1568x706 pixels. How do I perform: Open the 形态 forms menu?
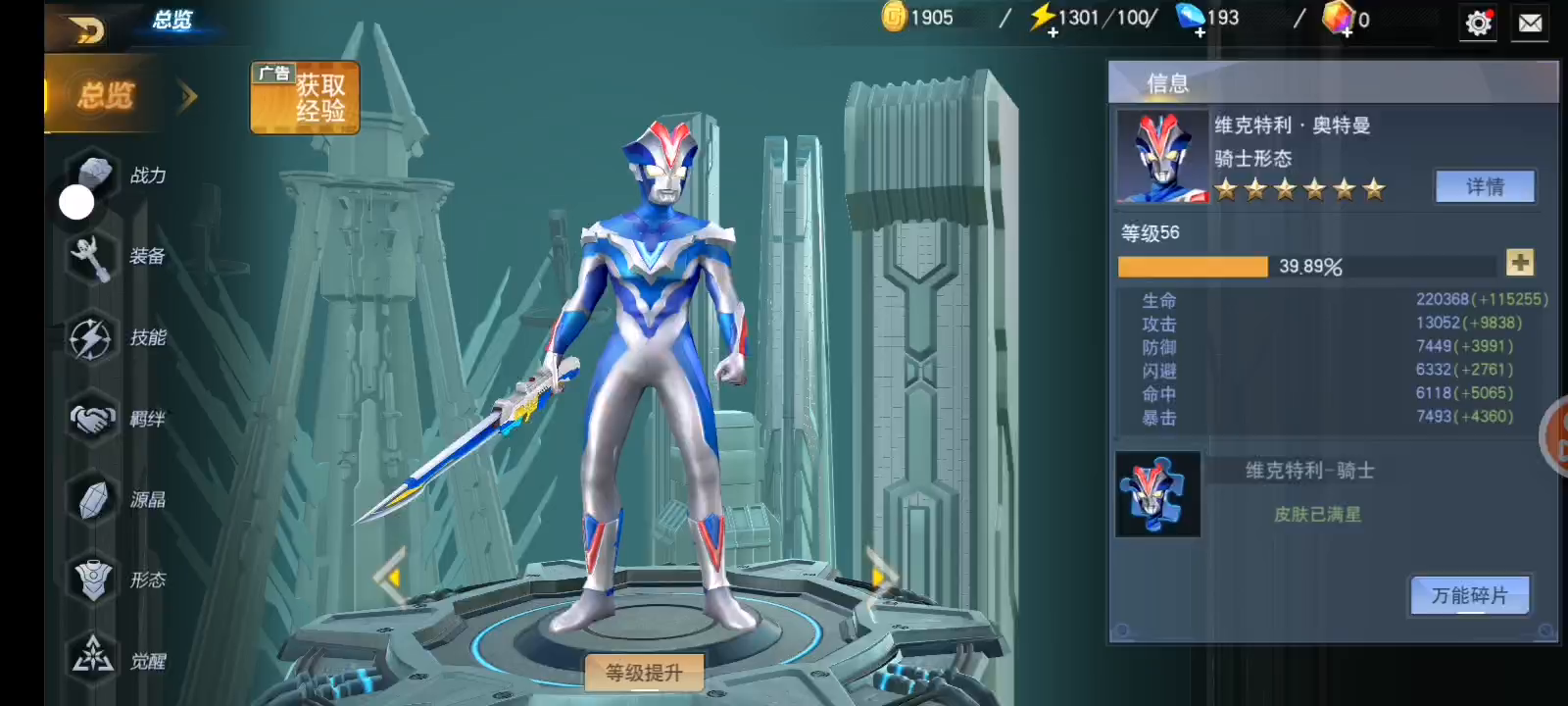118,580
